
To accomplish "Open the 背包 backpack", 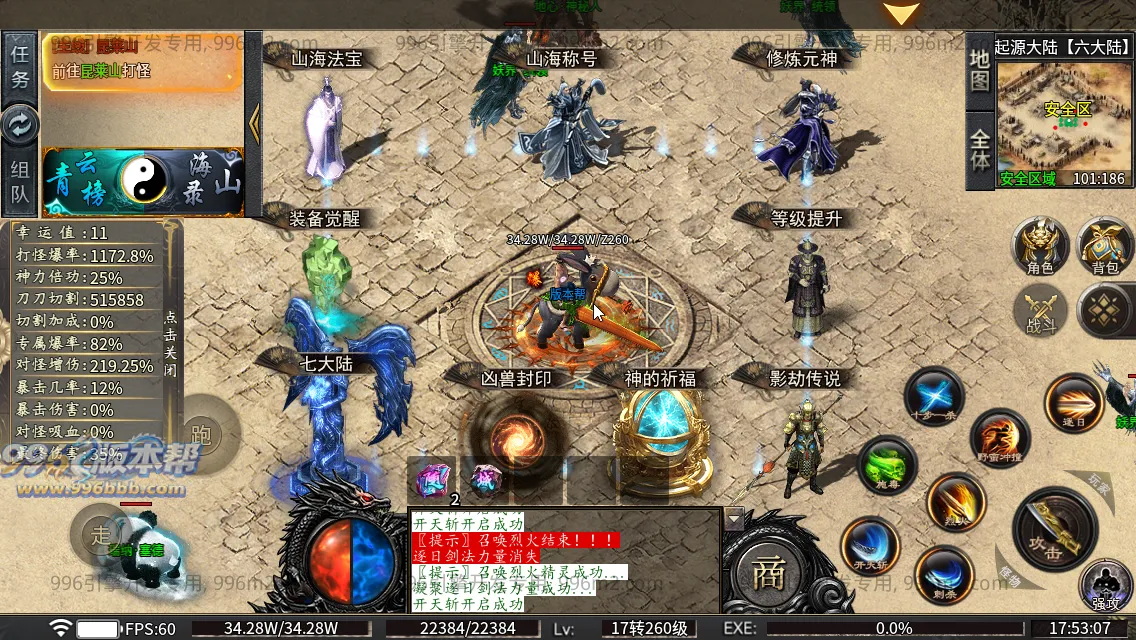I will pos(1104,246).
